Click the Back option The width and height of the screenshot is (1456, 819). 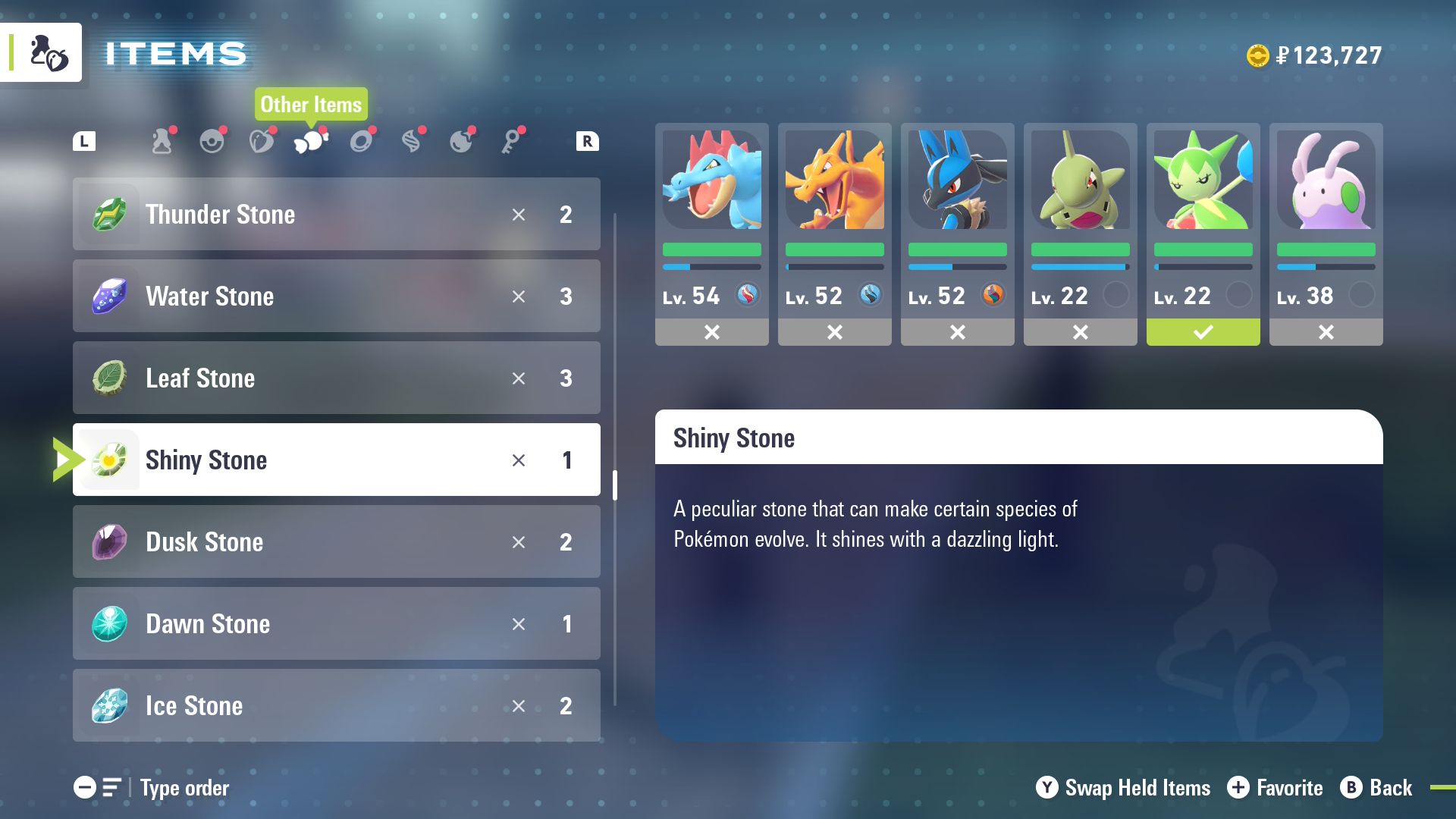(x=1376, y=788)
